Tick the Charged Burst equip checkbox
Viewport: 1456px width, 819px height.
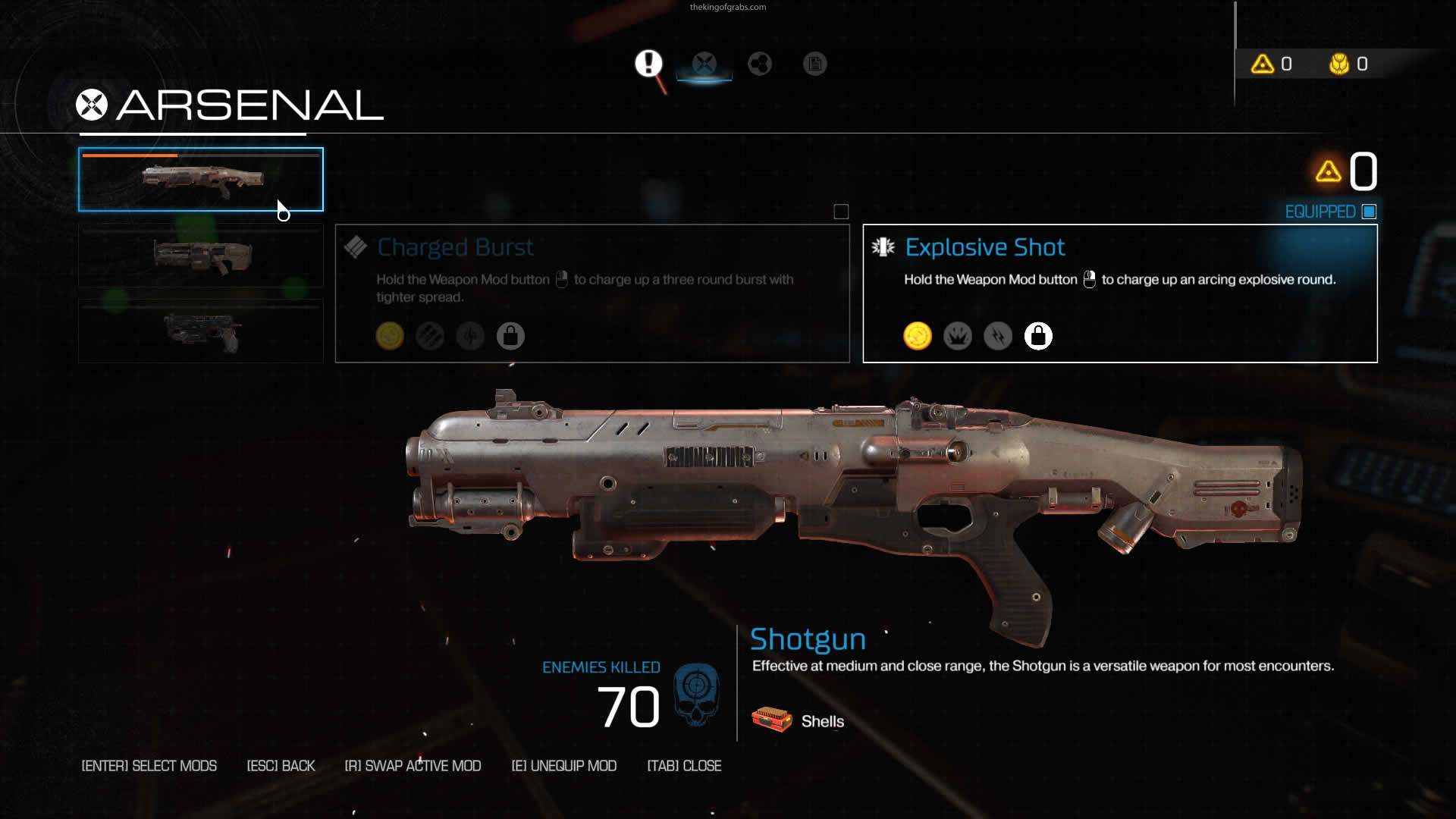pyautogui.click(x=841, y=212)
